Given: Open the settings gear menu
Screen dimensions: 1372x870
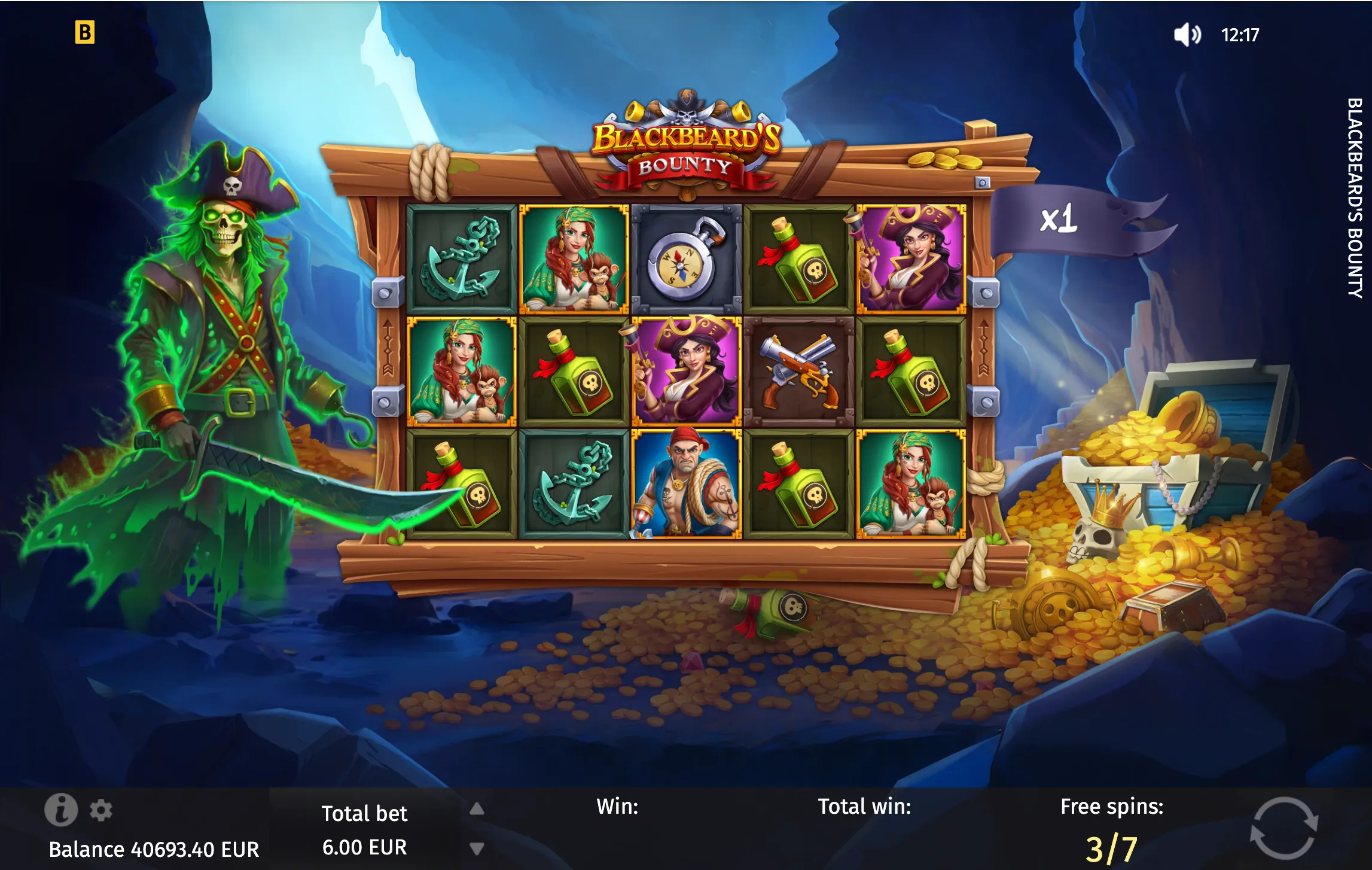Looking at the screenshot, I should 100,810.
